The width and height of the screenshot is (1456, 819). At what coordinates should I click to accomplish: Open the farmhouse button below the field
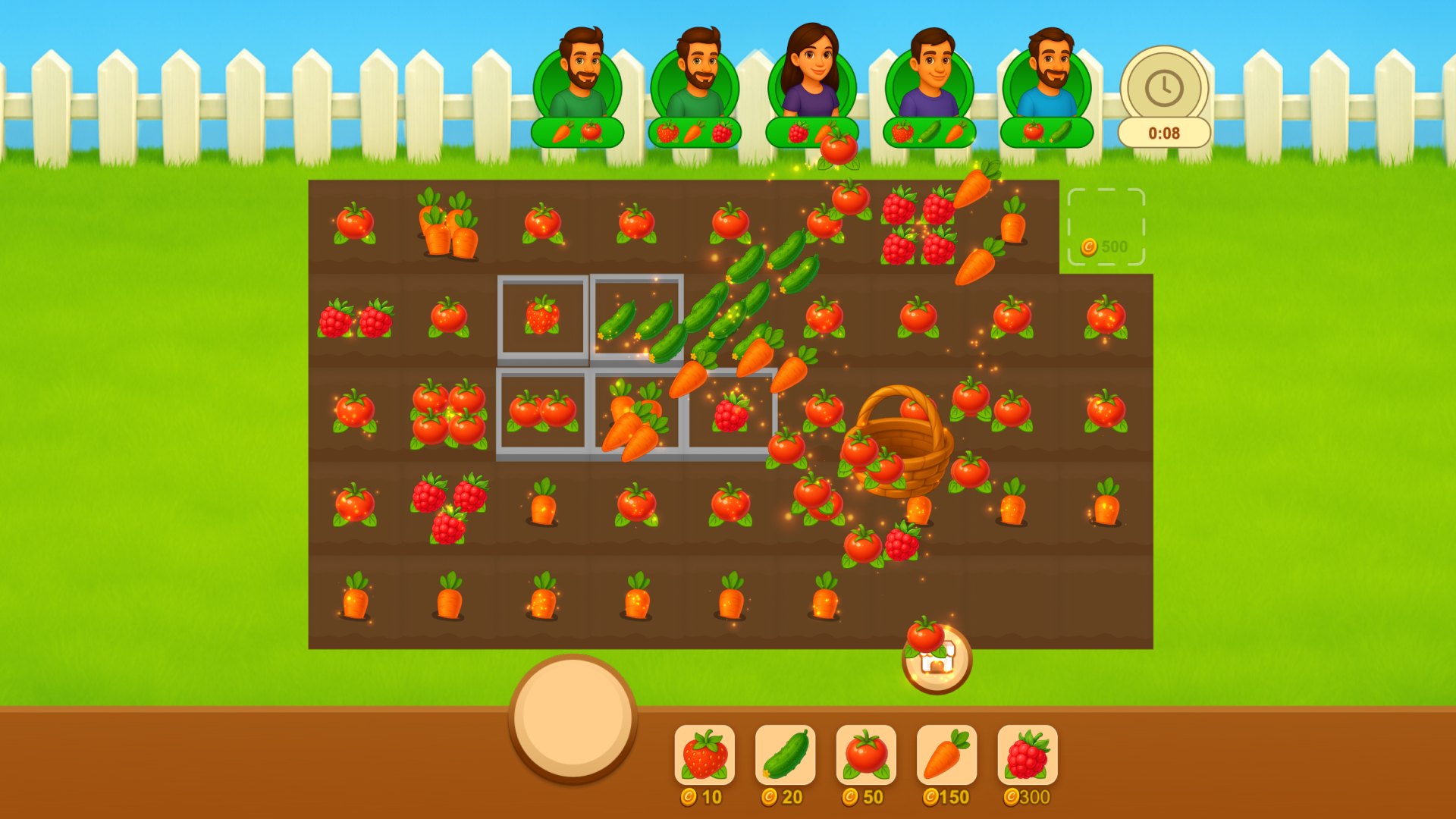tap(937, 661)
